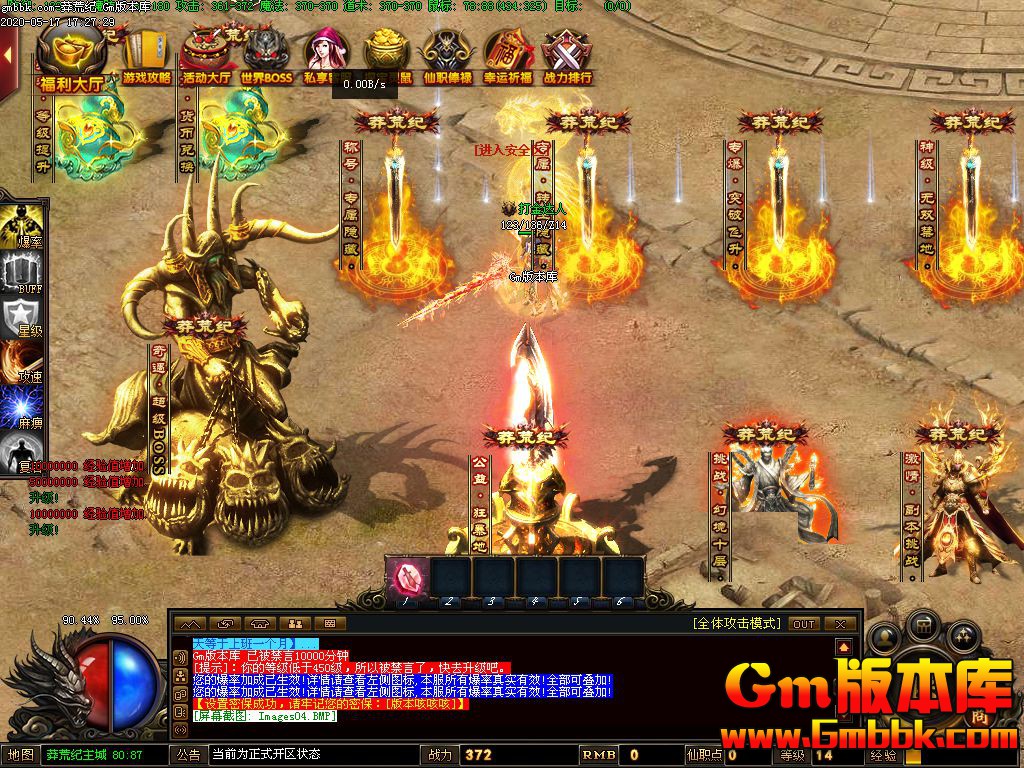Click the 地图 map button
This screenshot has width=1024, height=768.
[20, 755]
